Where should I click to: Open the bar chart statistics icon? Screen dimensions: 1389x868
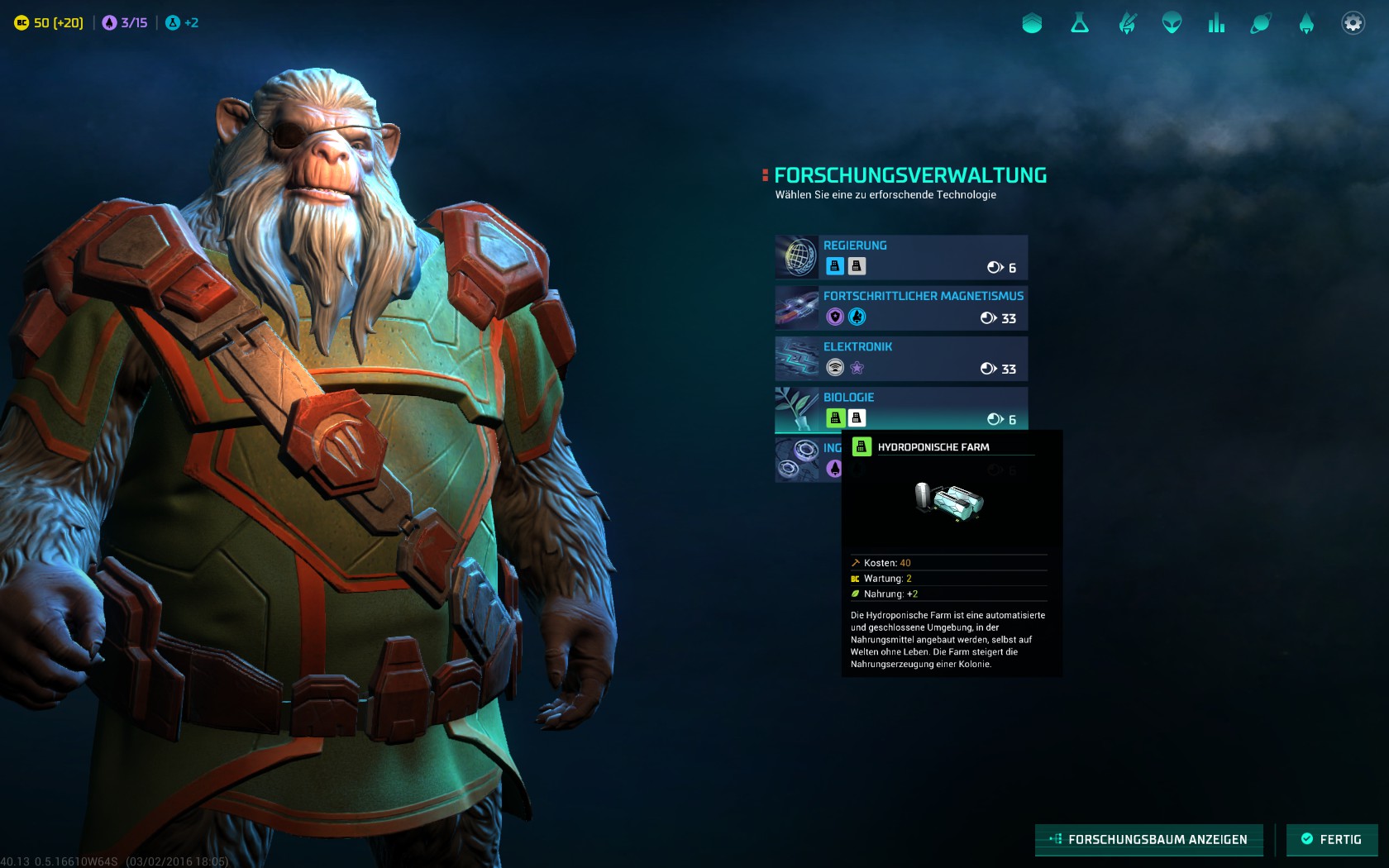(x=1216, y=23)
